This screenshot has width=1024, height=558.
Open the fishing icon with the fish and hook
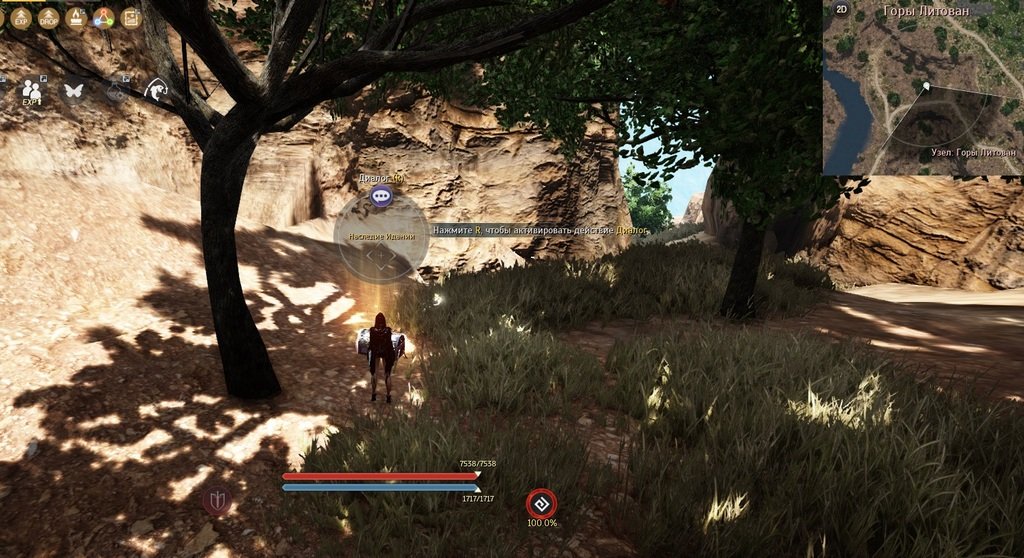[156, 90]
